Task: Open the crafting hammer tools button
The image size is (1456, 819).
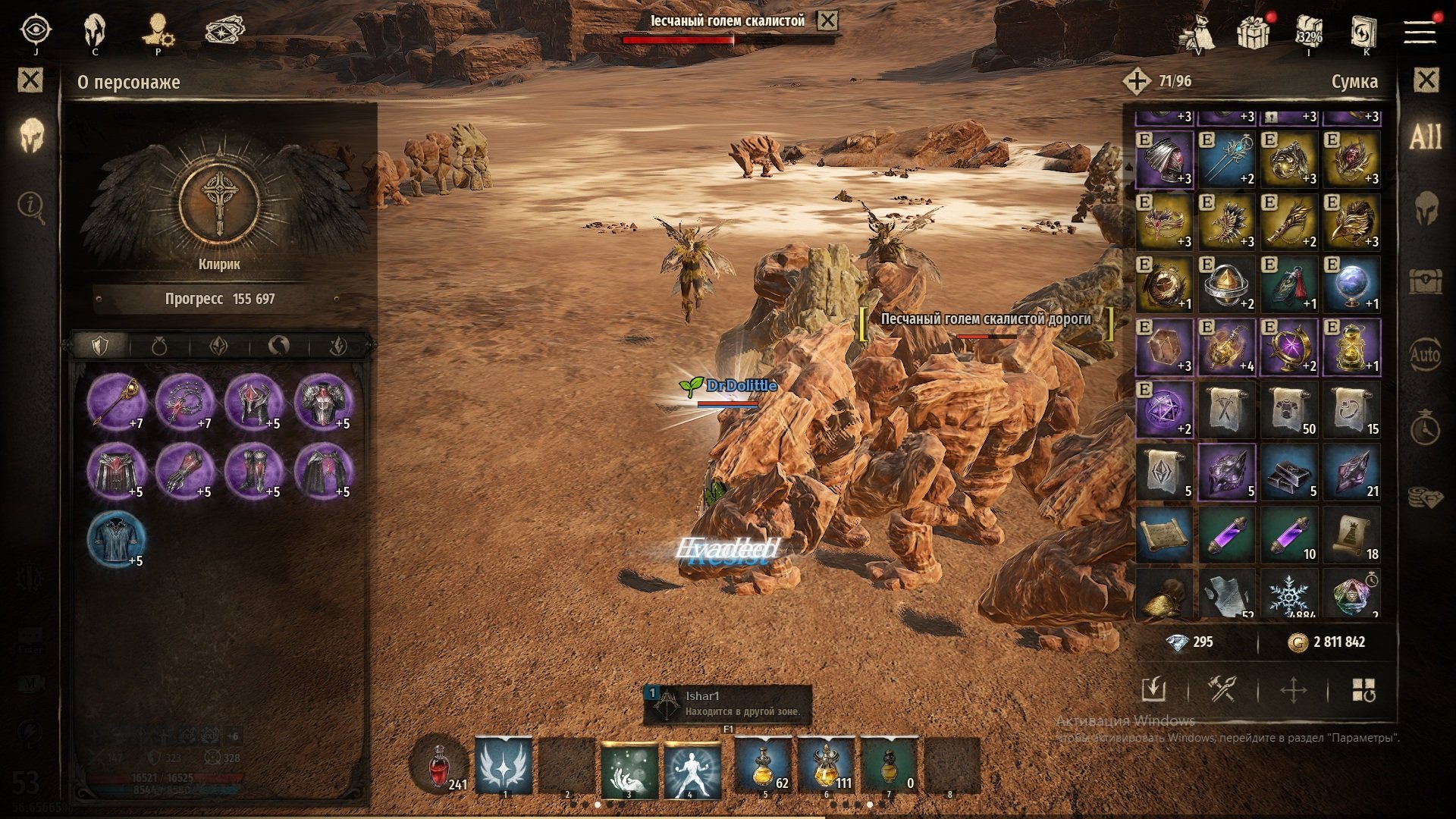Action: pyautogui.click(x=1222, y=690)
